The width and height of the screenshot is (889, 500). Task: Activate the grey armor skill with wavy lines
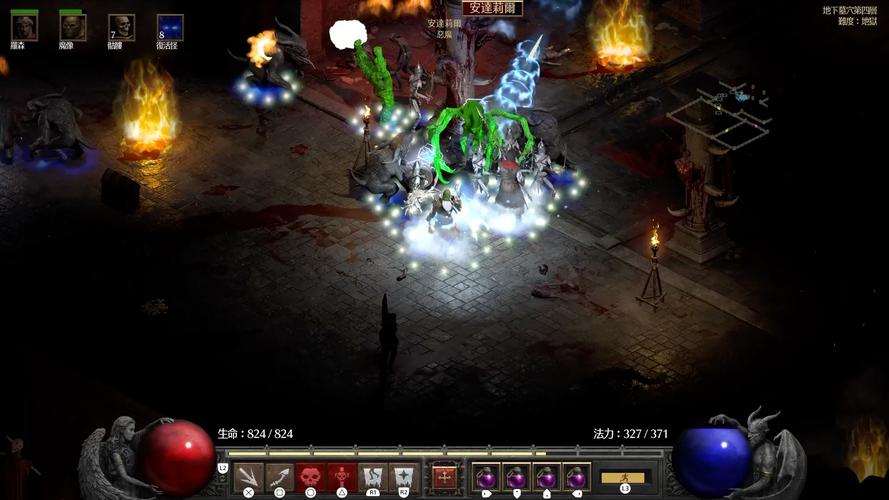[373, 476]
